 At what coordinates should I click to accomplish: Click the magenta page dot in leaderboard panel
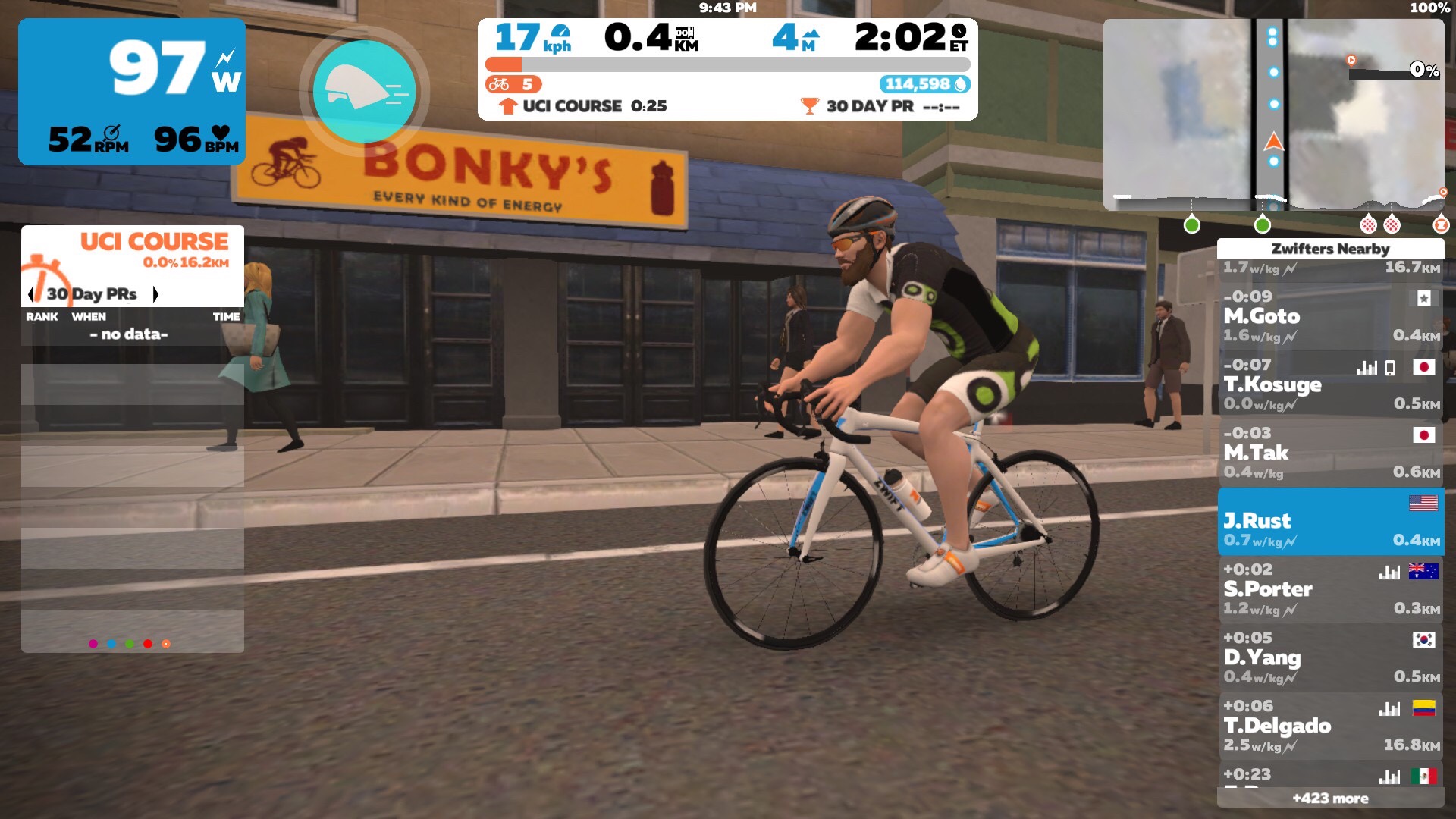[x=93, y=644]
